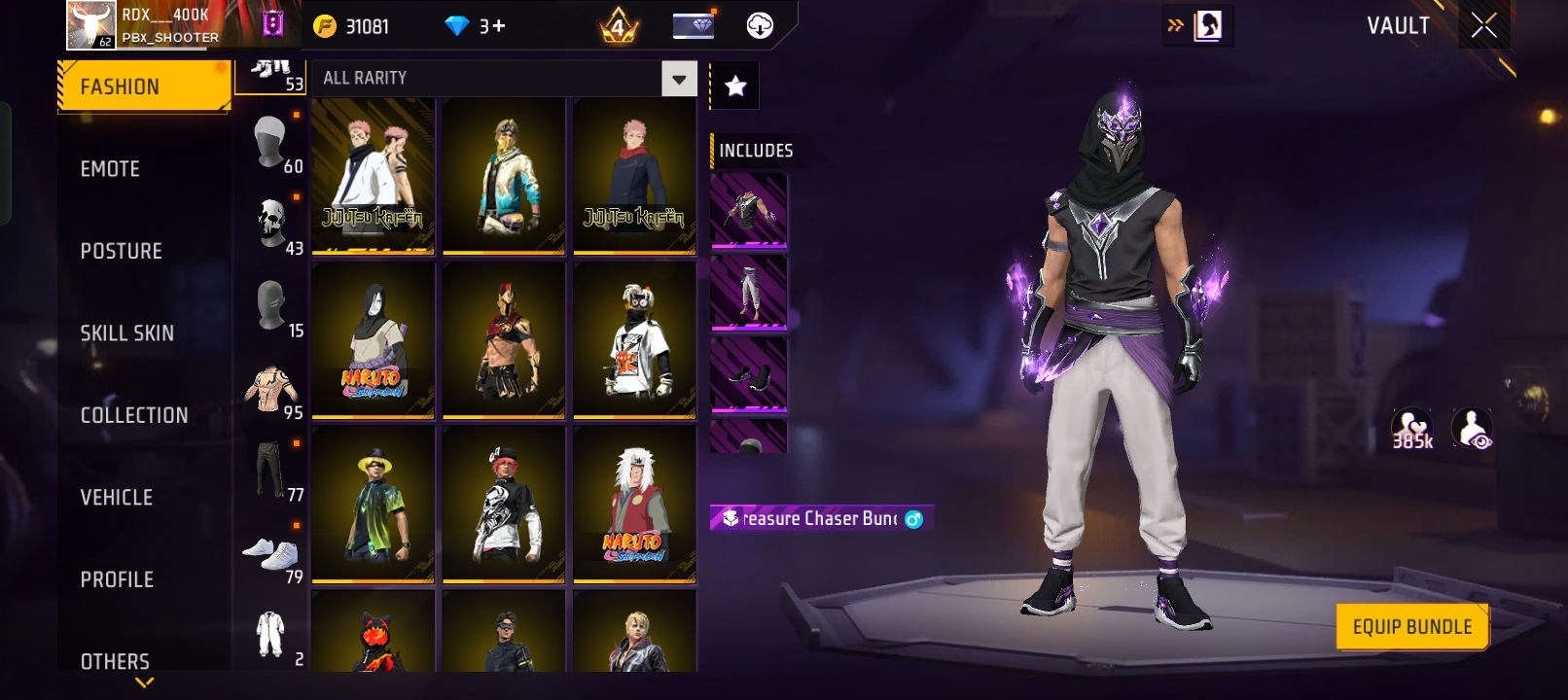
Task: Open the All Rarity dropdown
Action: tap(504, 78)
